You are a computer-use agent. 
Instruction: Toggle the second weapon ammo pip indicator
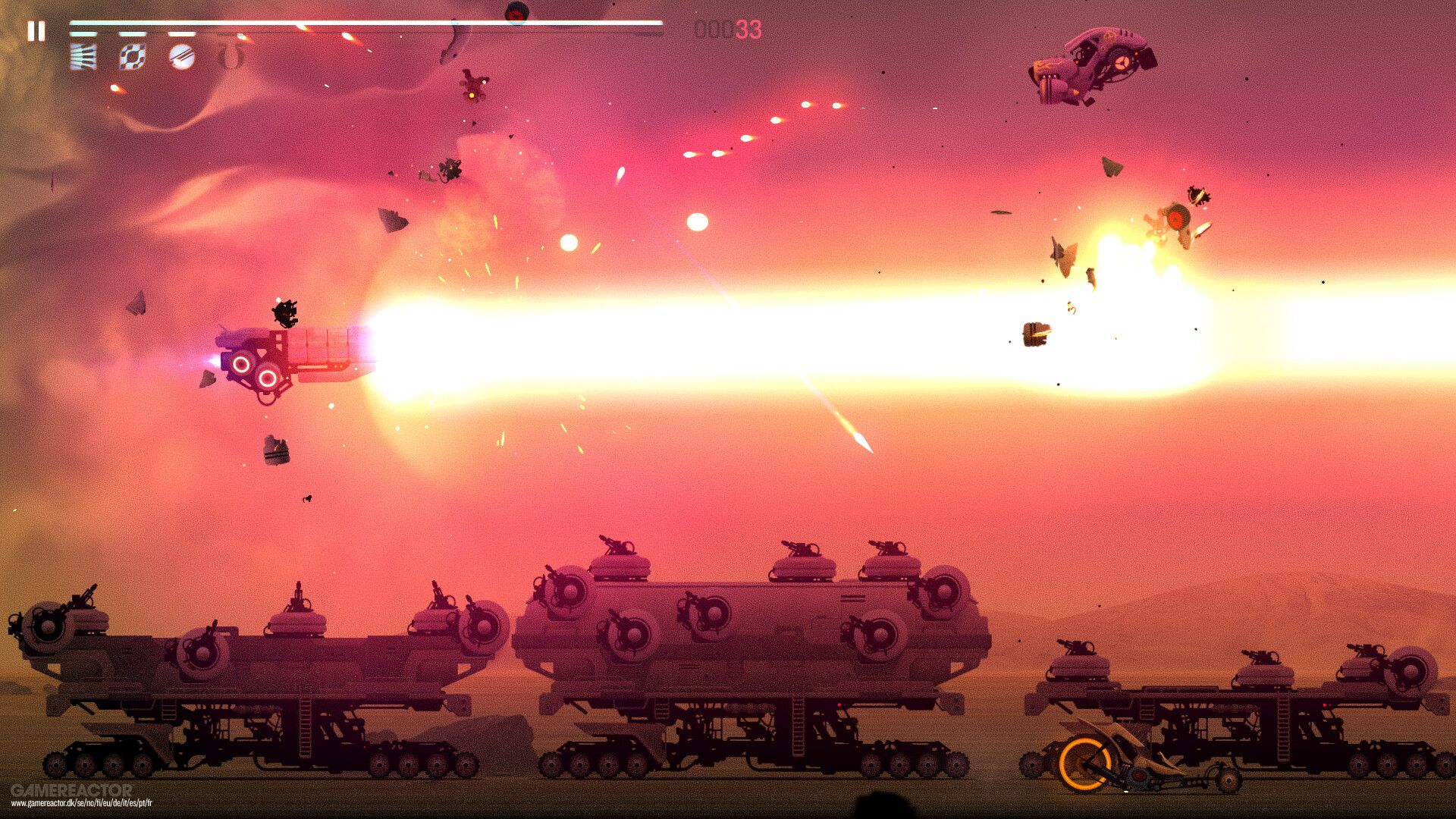point(133,33)
